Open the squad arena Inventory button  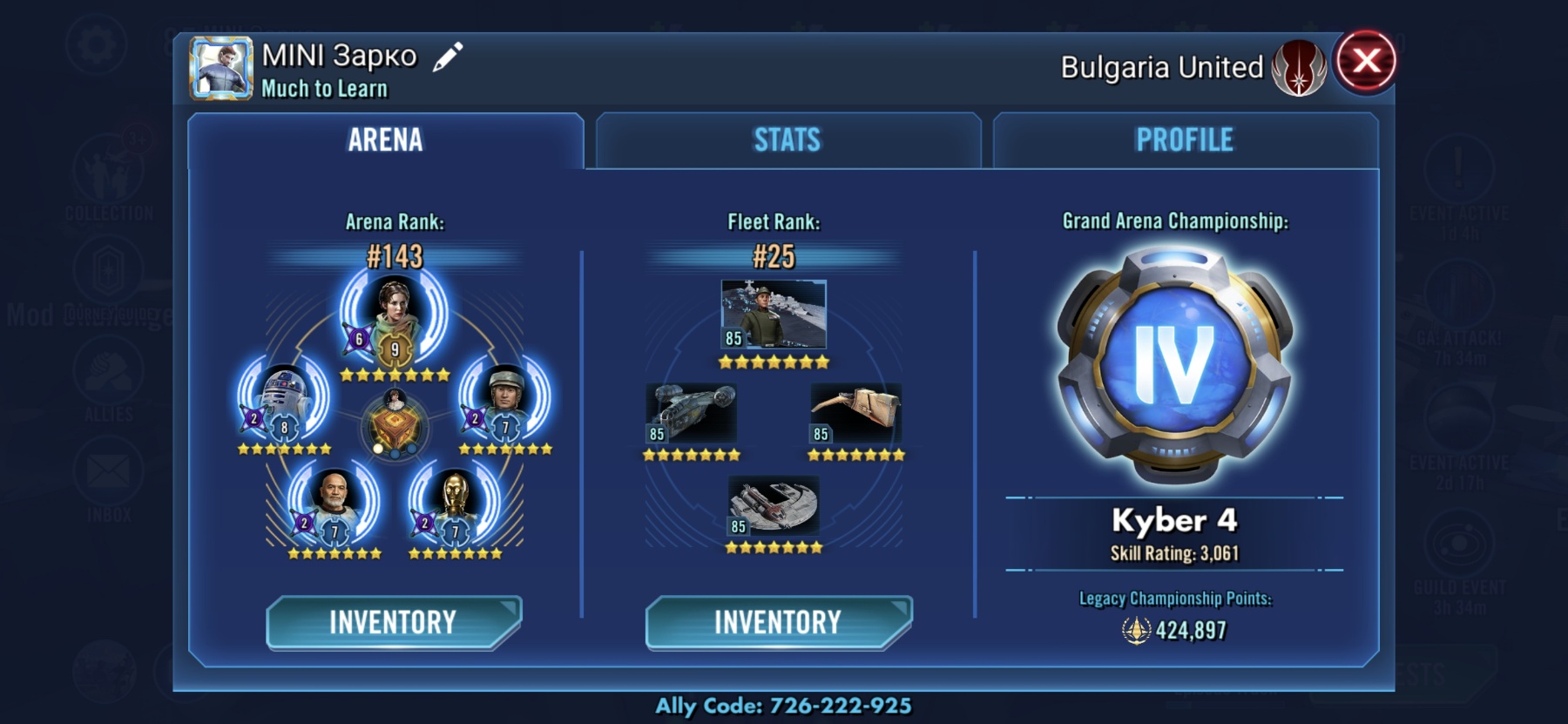(393, 622)
